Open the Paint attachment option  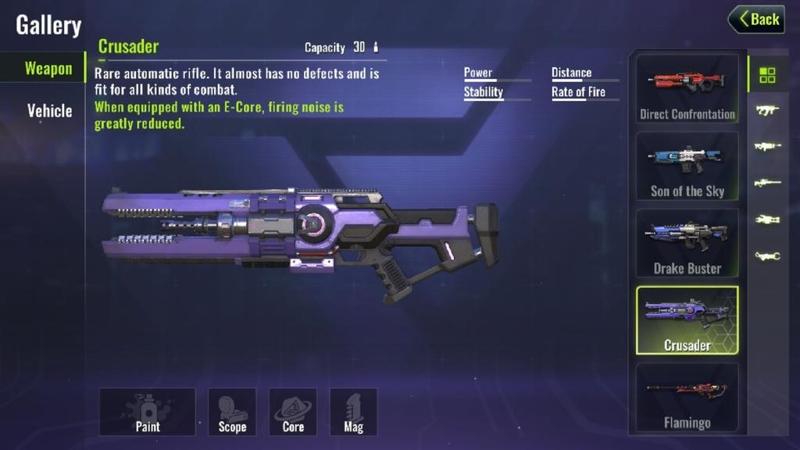point(147,411)
